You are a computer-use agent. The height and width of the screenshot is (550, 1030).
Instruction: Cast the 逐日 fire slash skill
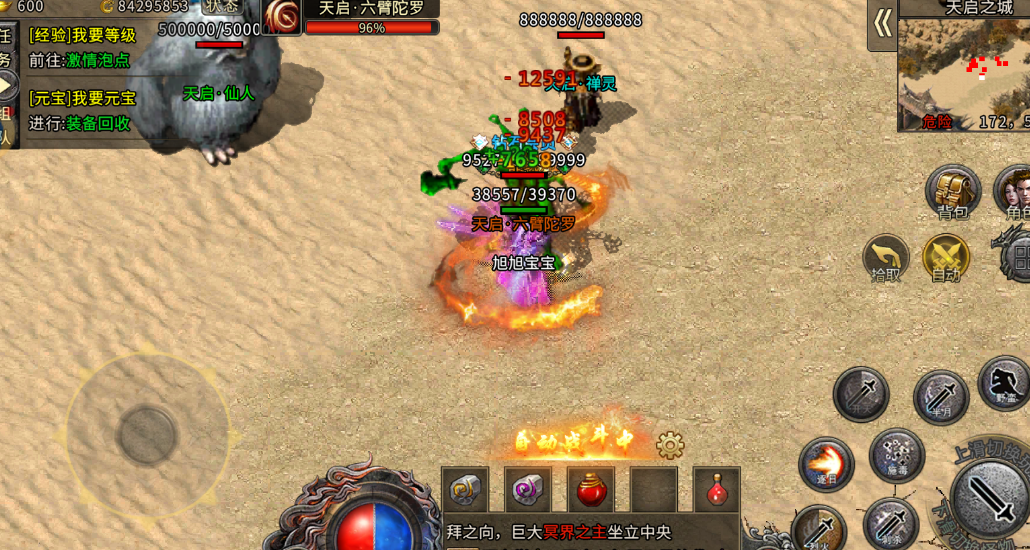coord(826,464)
